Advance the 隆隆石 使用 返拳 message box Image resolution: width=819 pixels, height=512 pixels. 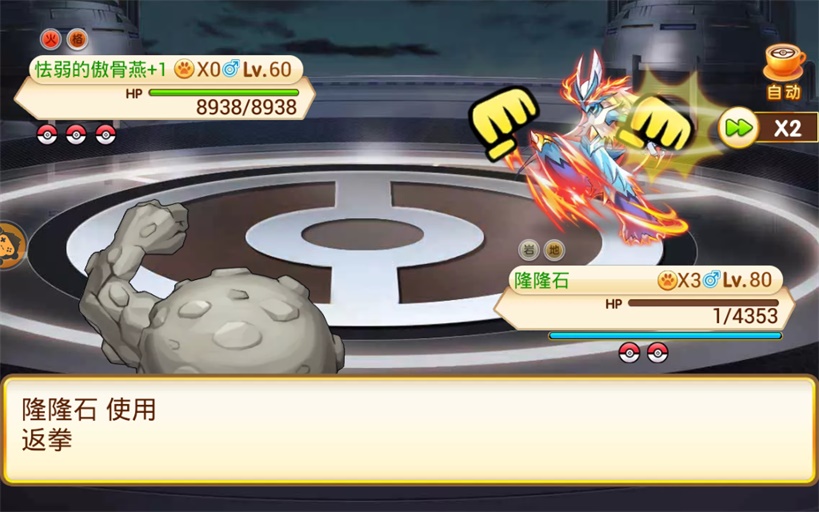coord(409,428)
